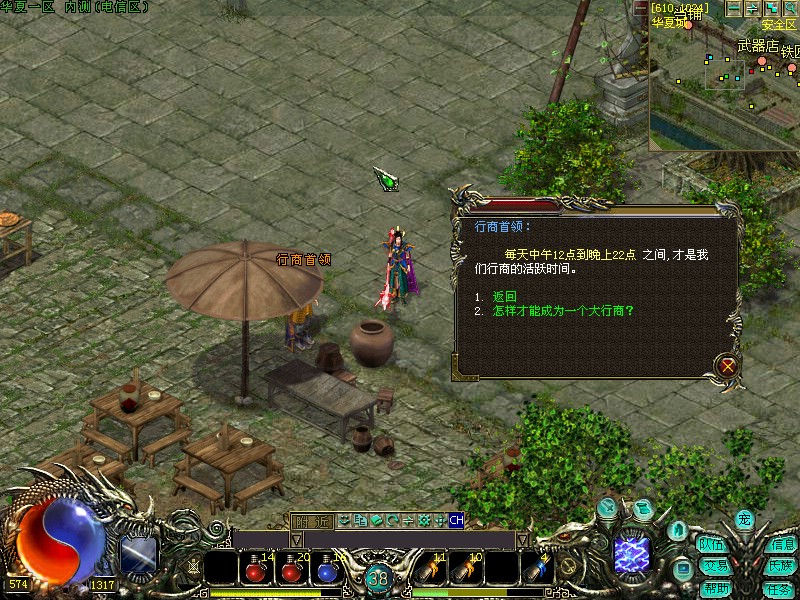Use the red potion with count 14
This screenshot has height=600, width=800.
pos(256,571)
